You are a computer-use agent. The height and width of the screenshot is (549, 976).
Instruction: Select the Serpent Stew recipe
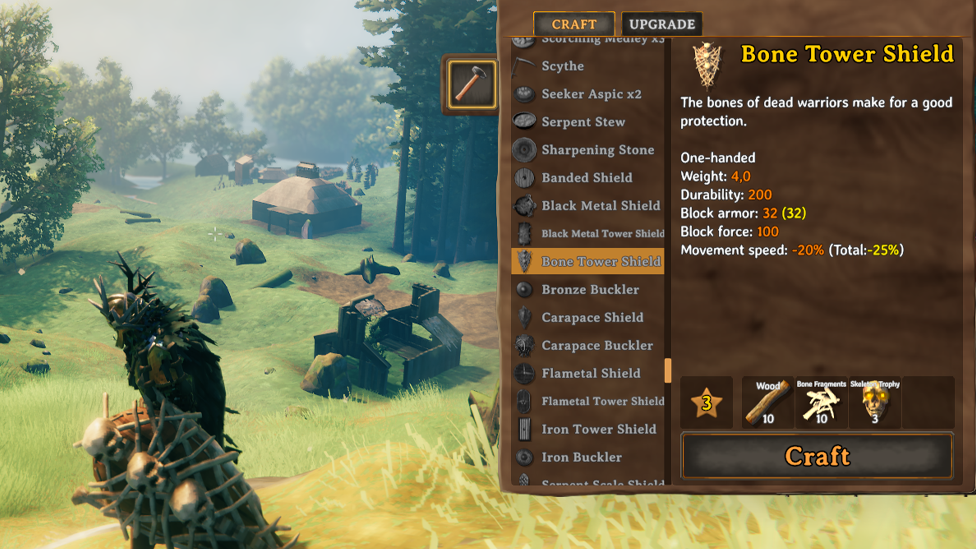[583, 122]
